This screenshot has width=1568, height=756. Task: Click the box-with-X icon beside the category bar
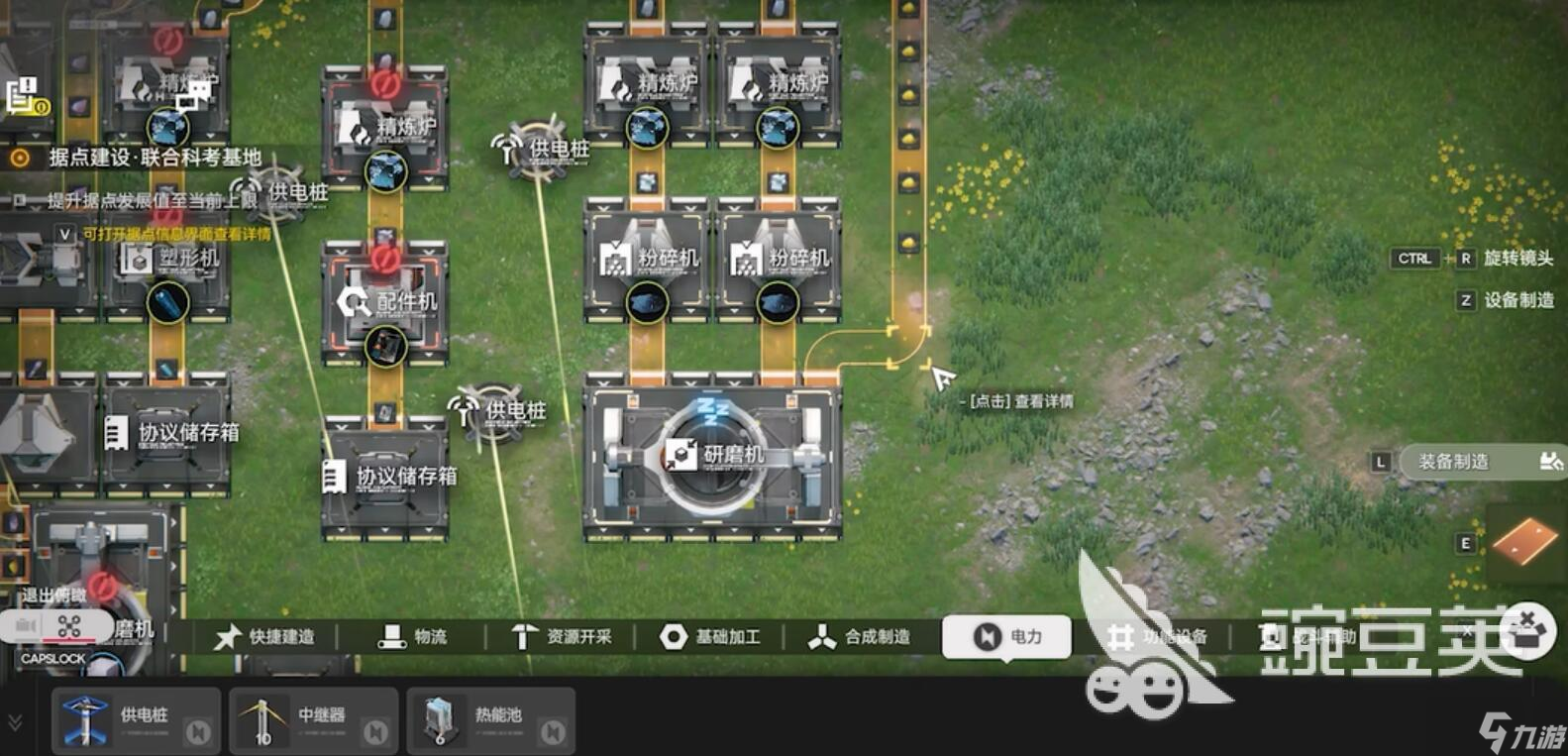1527,630
